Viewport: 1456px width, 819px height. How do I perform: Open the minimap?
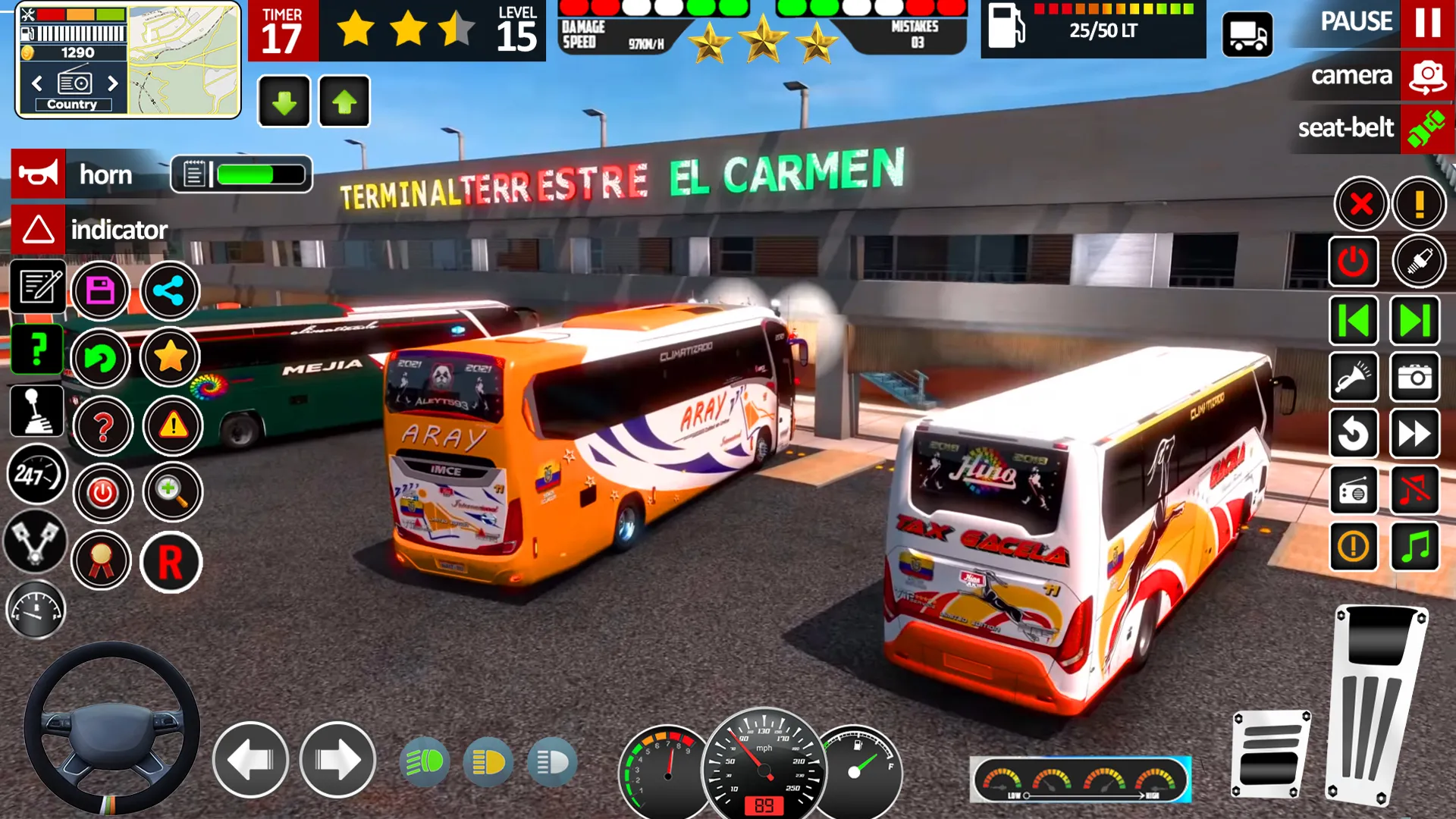click(183, 59)
